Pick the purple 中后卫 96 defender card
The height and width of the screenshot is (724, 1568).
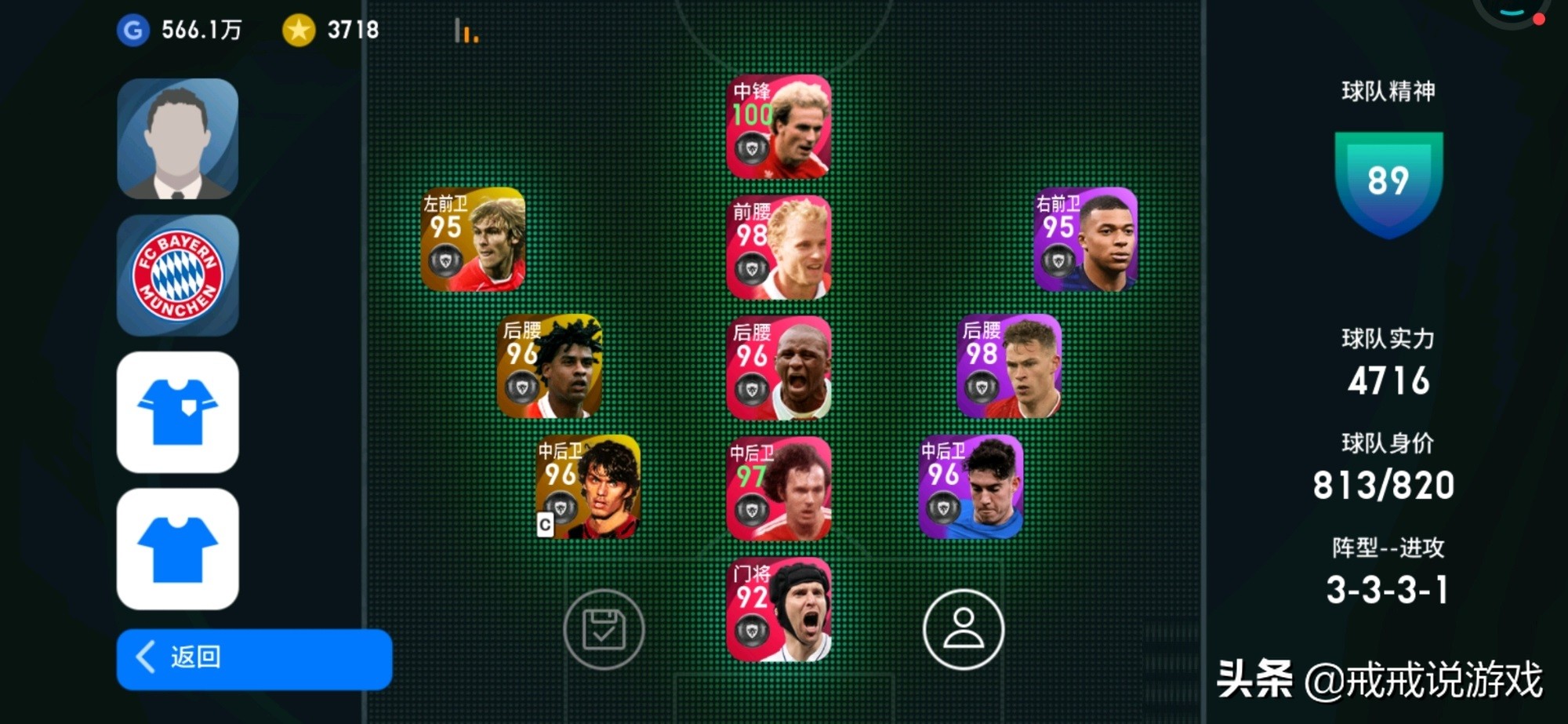click(x=971, y=486)
